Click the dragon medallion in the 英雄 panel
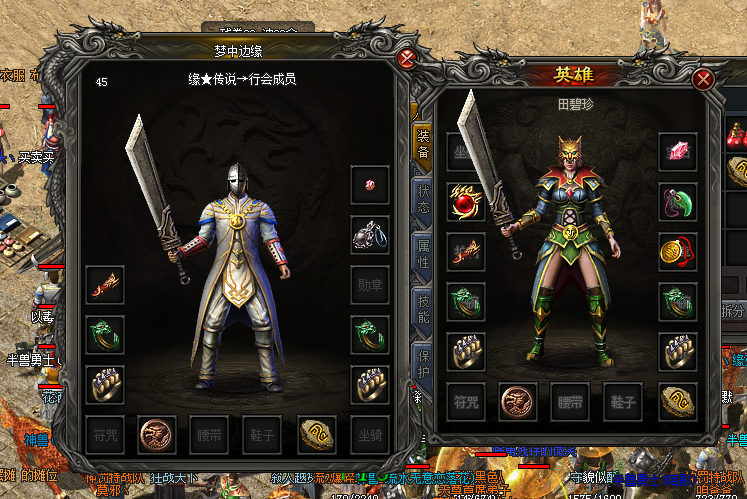Viewport: 747px width, 499px height. pyautogui.click(x=518, y=401)
